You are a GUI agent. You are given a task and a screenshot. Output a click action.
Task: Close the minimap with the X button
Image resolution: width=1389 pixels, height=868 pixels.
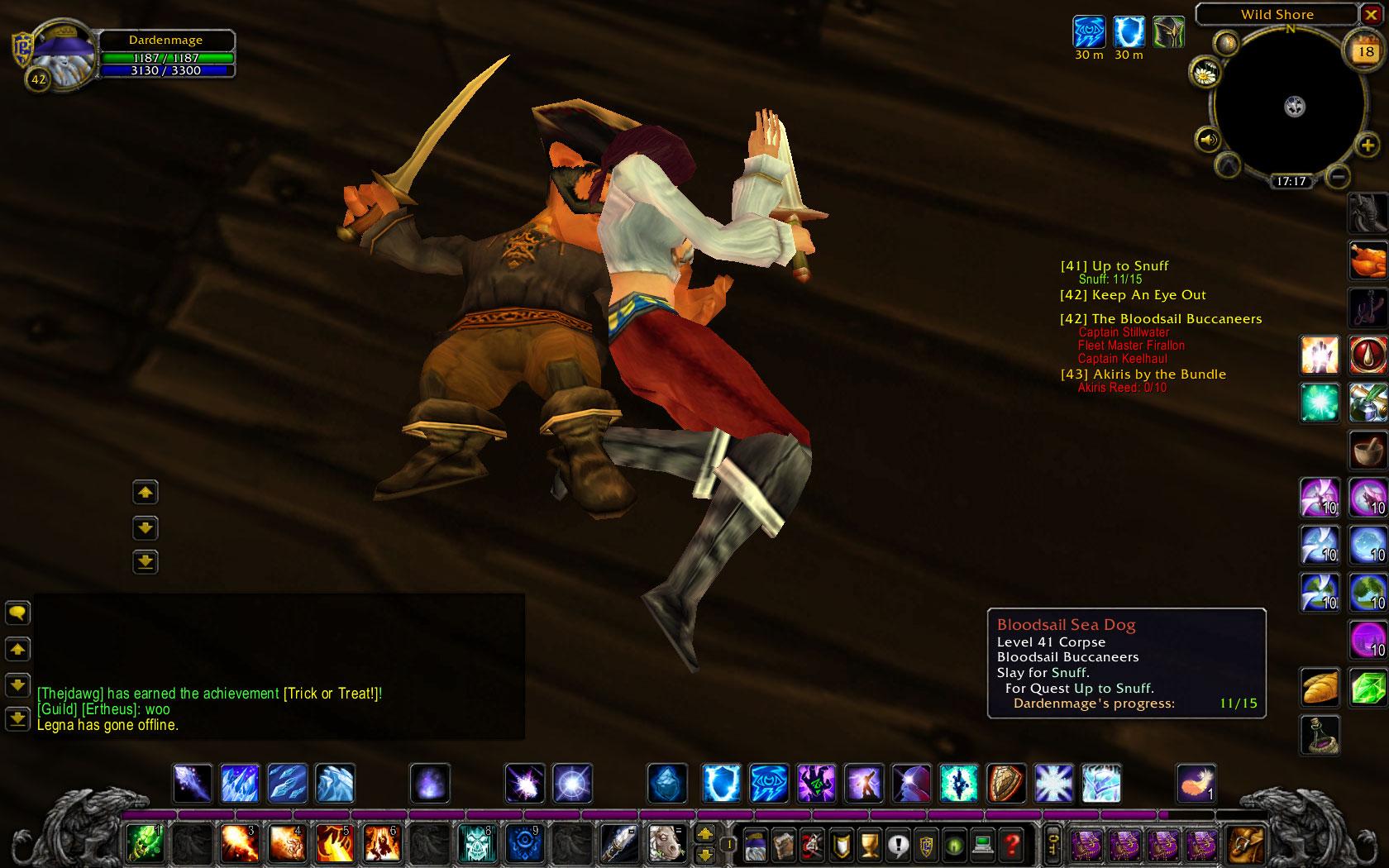(x=1371, y=15)
